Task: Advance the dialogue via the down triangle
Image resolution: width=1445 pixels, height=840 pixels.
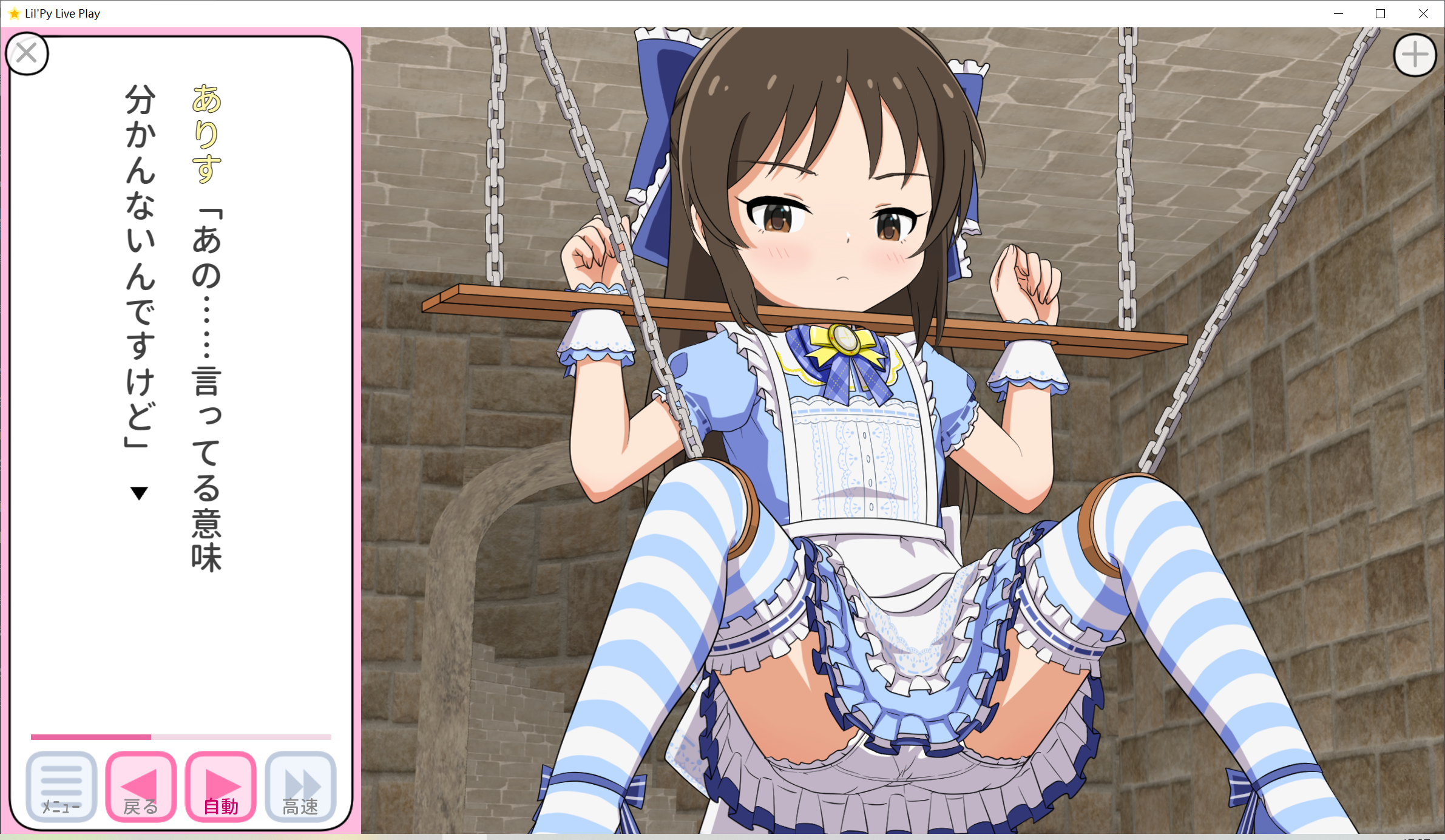Action: coord(138,493)
